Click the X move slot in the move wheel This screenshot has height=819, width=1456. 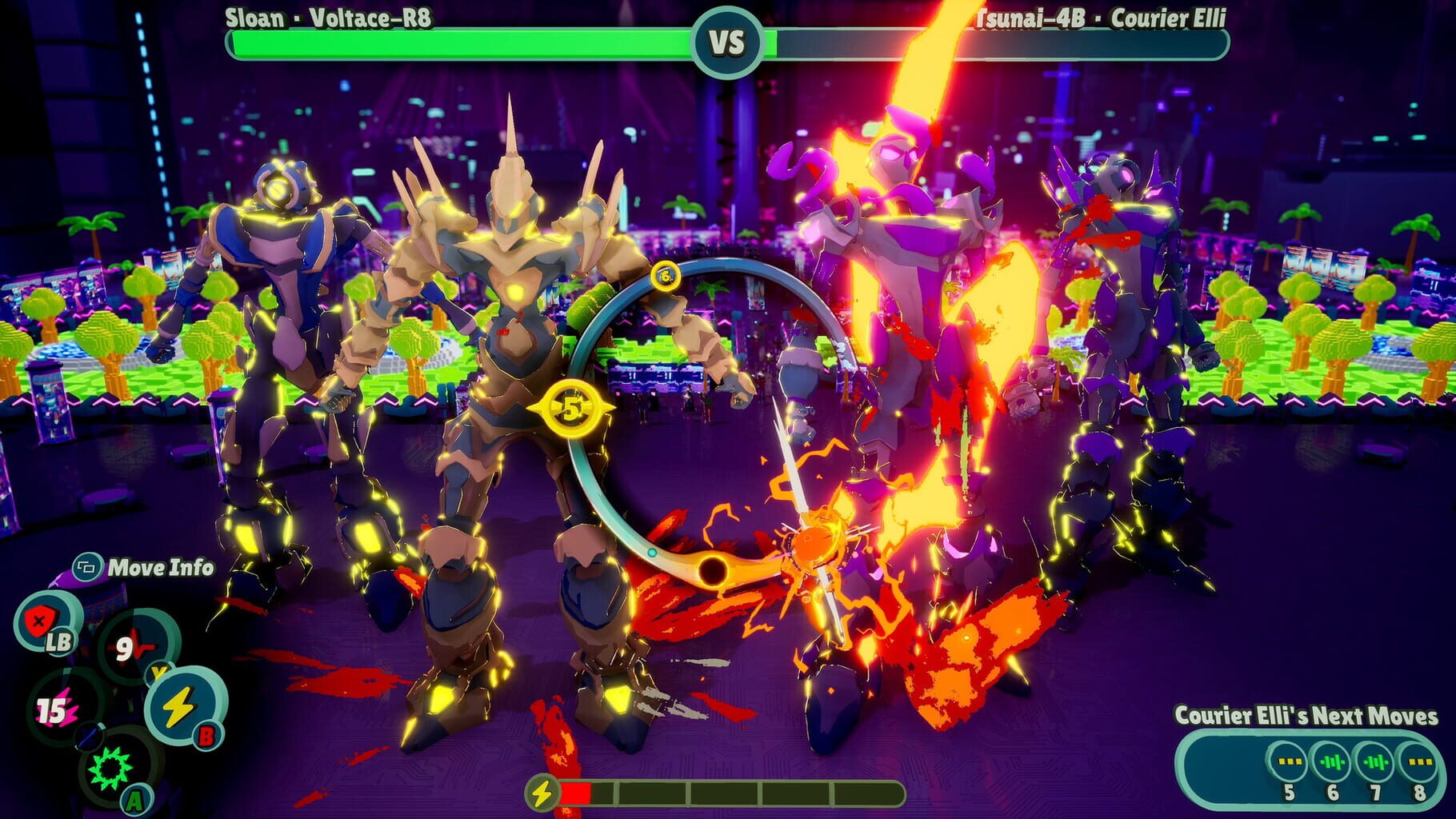(x=89, y=736)
